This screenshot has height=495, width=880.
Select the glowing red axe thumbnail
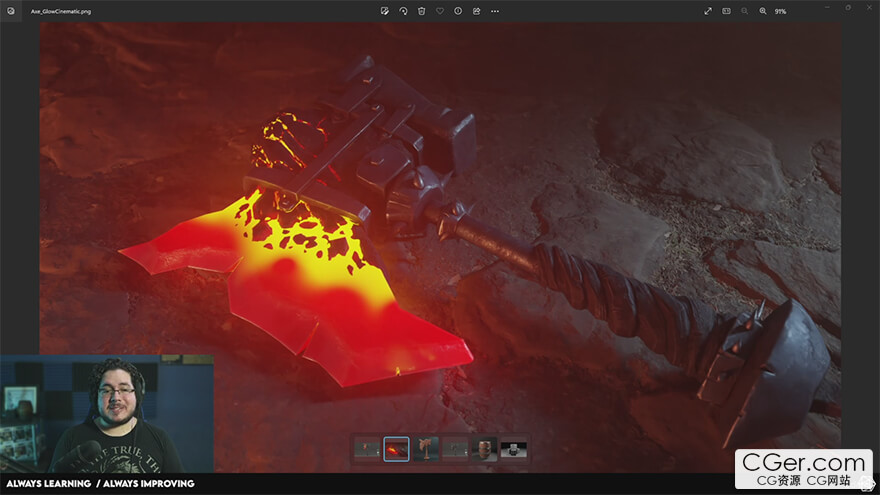pyautogui.click(x=396, y=449)
